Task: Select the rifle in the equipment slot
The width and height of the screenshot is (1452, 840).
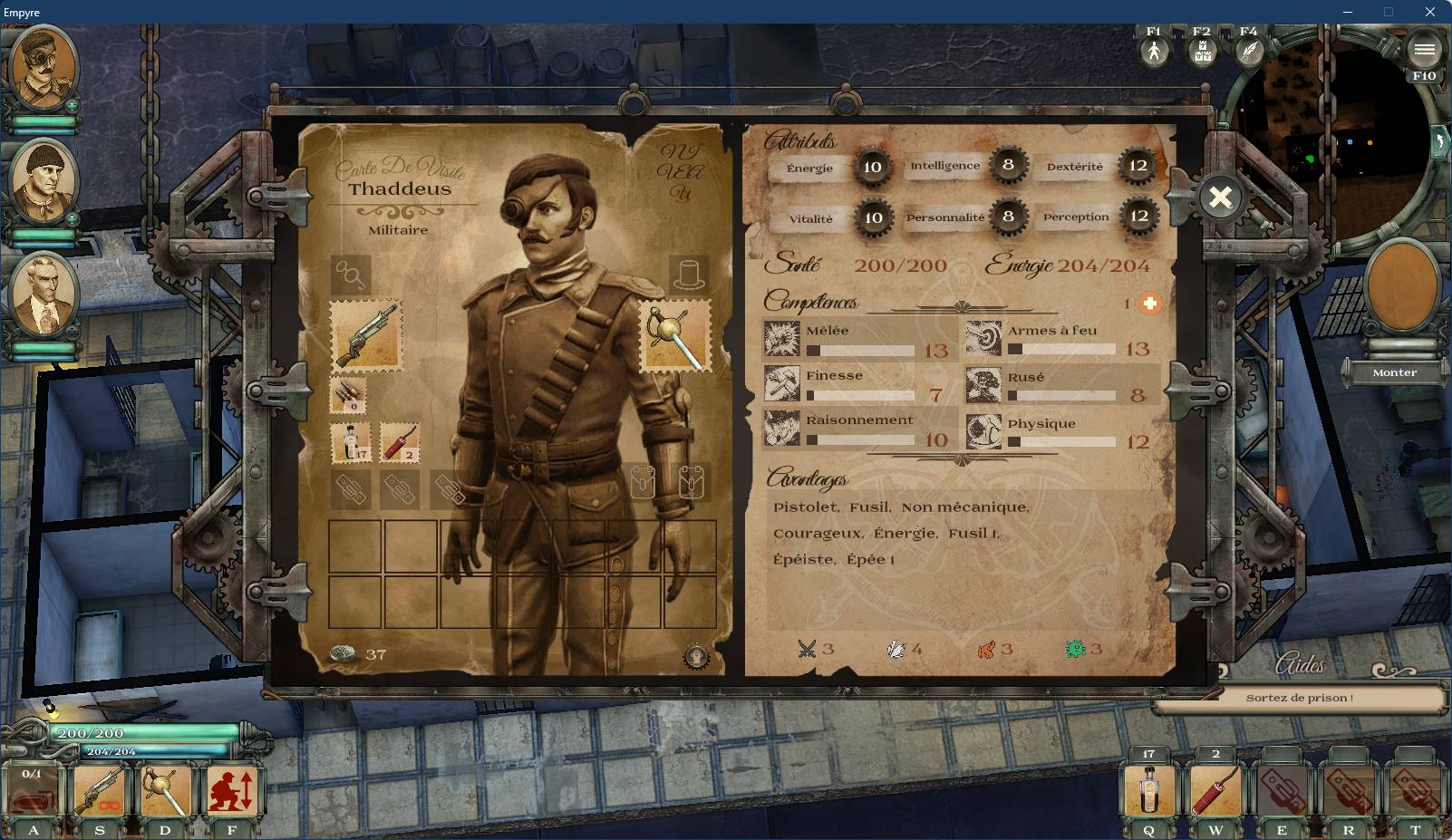Action: (365, 335)
